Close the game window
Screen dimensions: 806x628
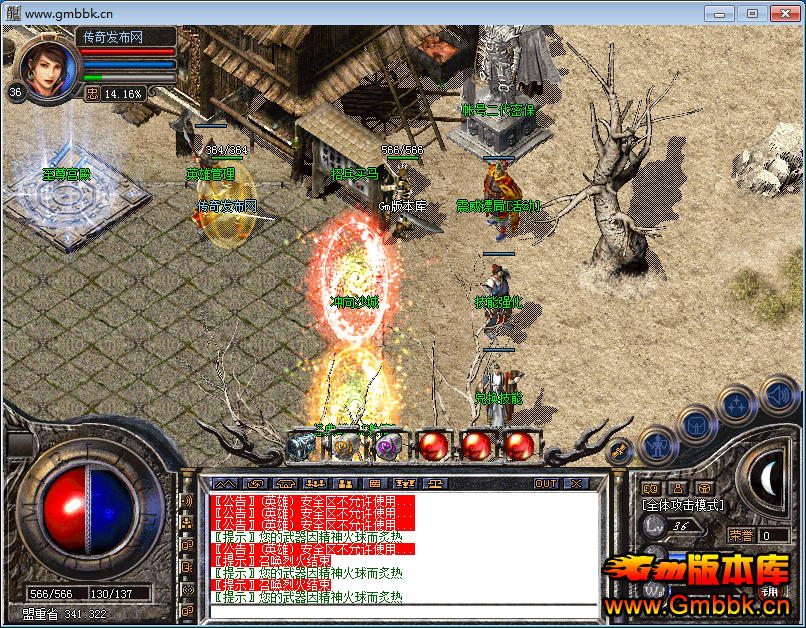pos(779,13)
